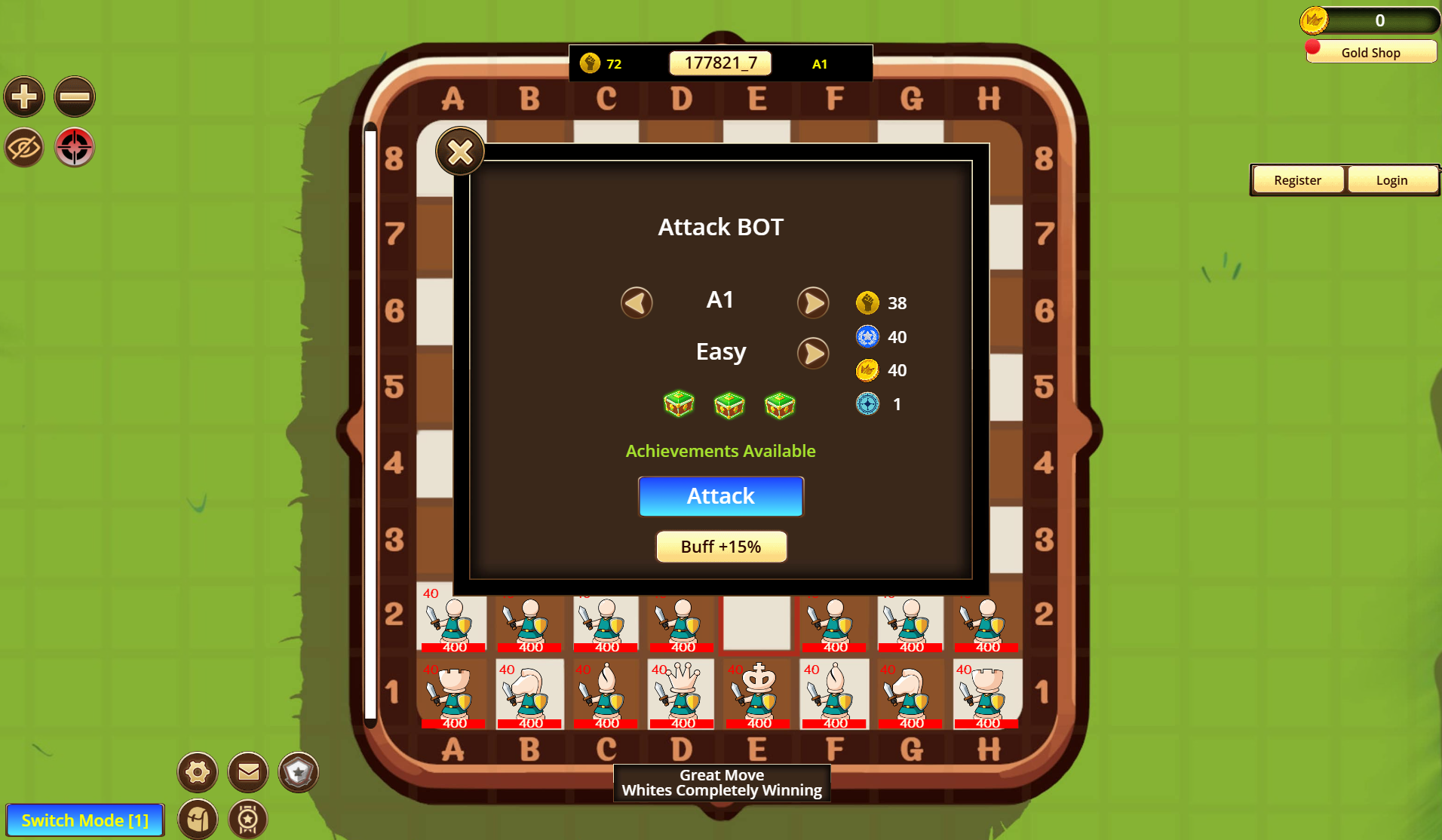Open the medal achievements icon
The image size is (1442, 840).
click(247, 819)
